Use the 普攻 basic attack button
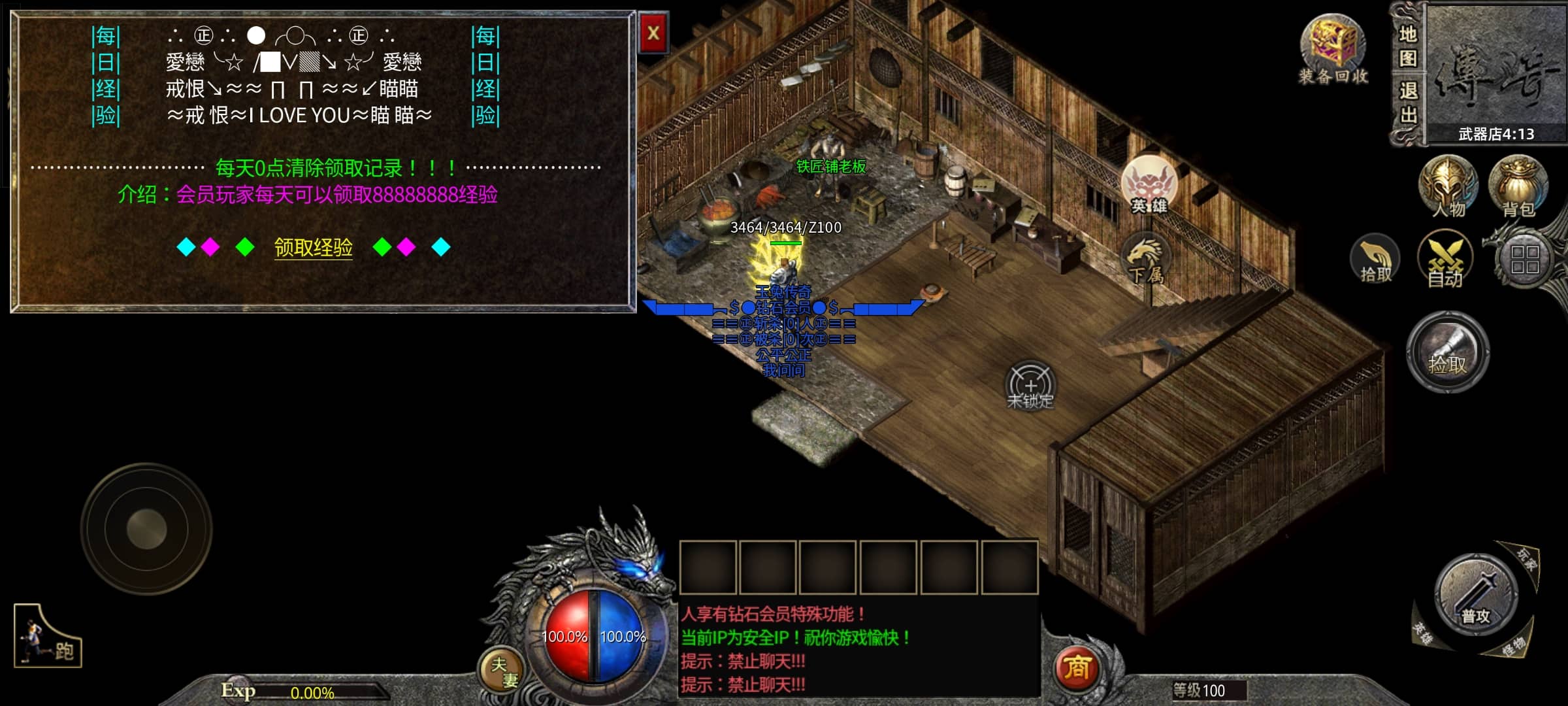Image resolution: width=1568 pixels, height=706 pixels. (1476, 595)
